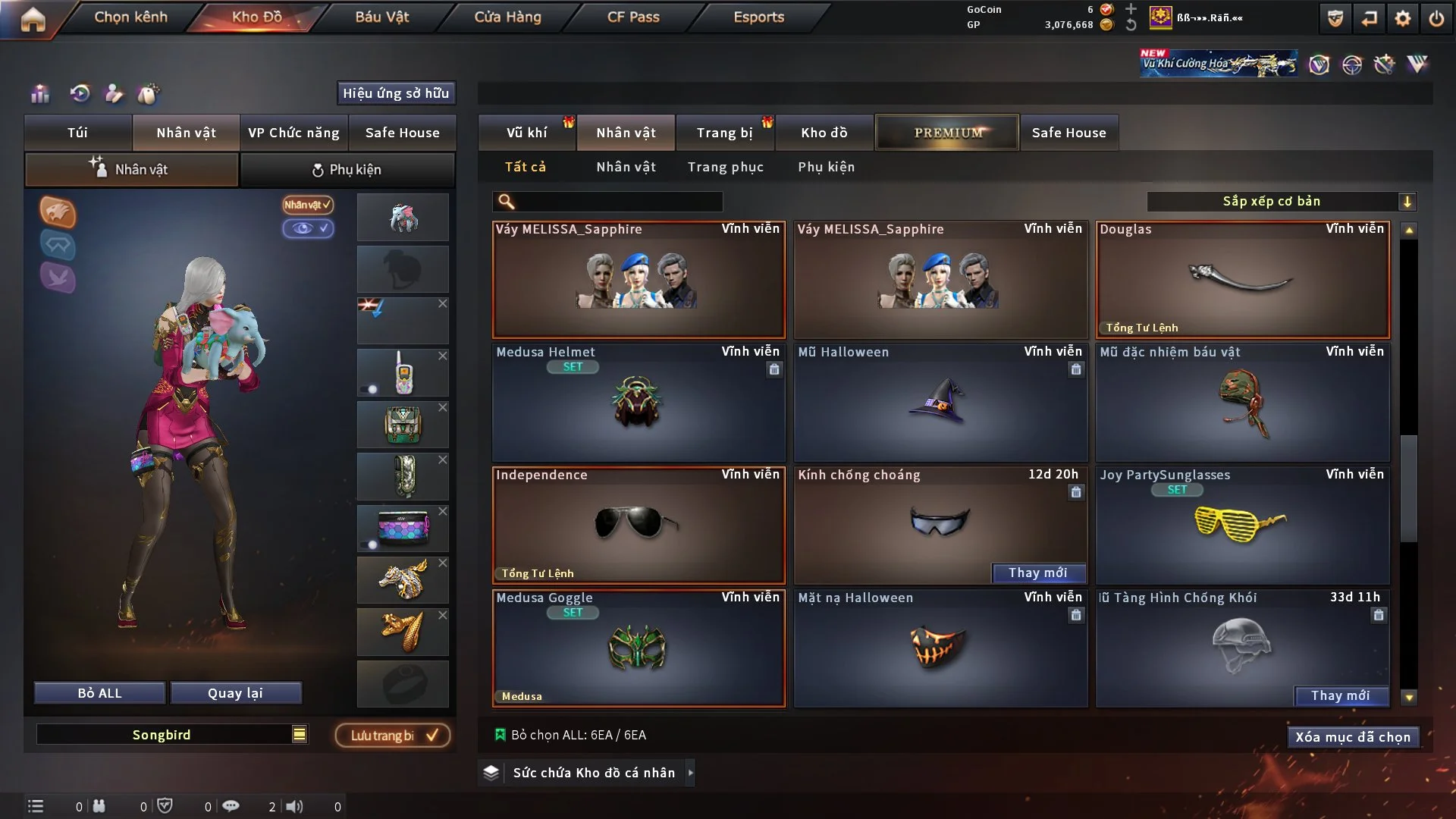
Task: Open the Cửa Hàng shop menu
Action: click(507, 17)
